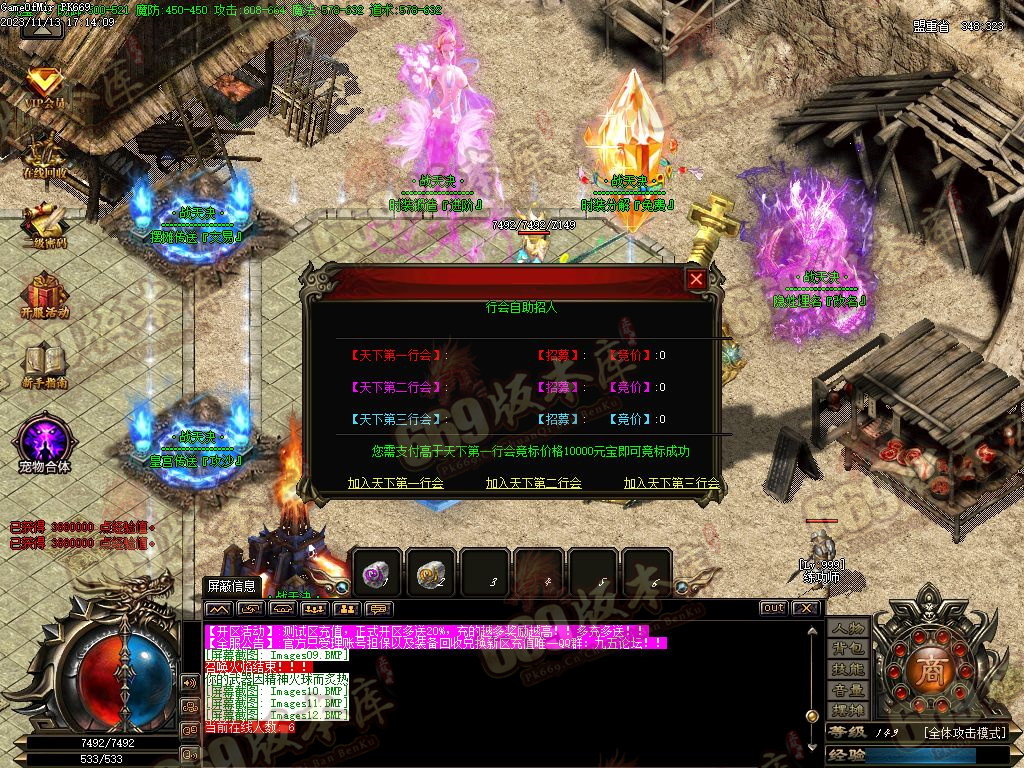Screen dimensions: 1024x768
Task: Toggle the 音量 sound button
Action: tap(848, 690)
